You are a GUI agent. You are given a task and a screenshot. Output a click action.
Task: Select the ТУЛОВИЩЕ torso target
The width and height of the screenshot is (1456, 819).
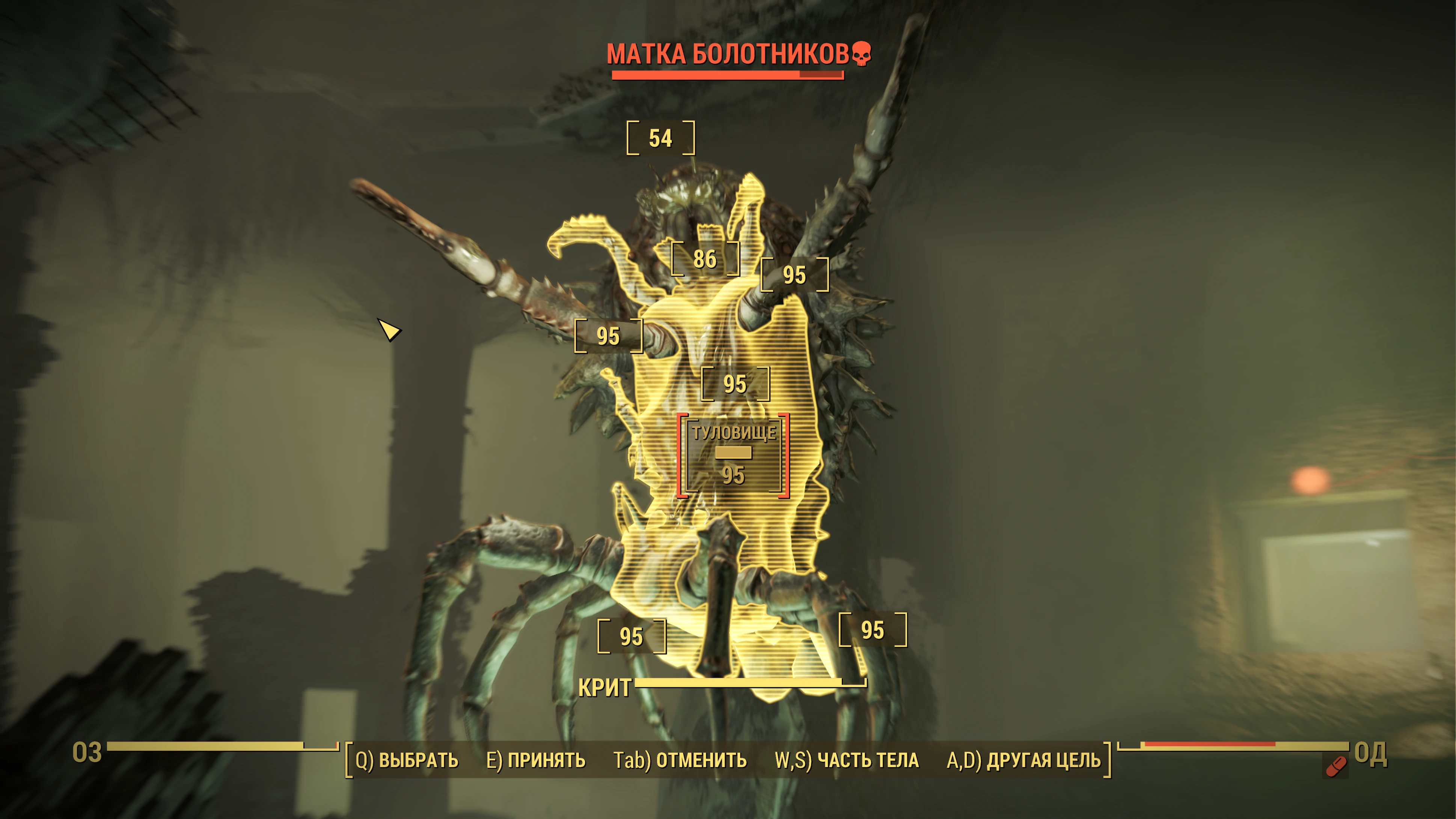tap(734, 456)
